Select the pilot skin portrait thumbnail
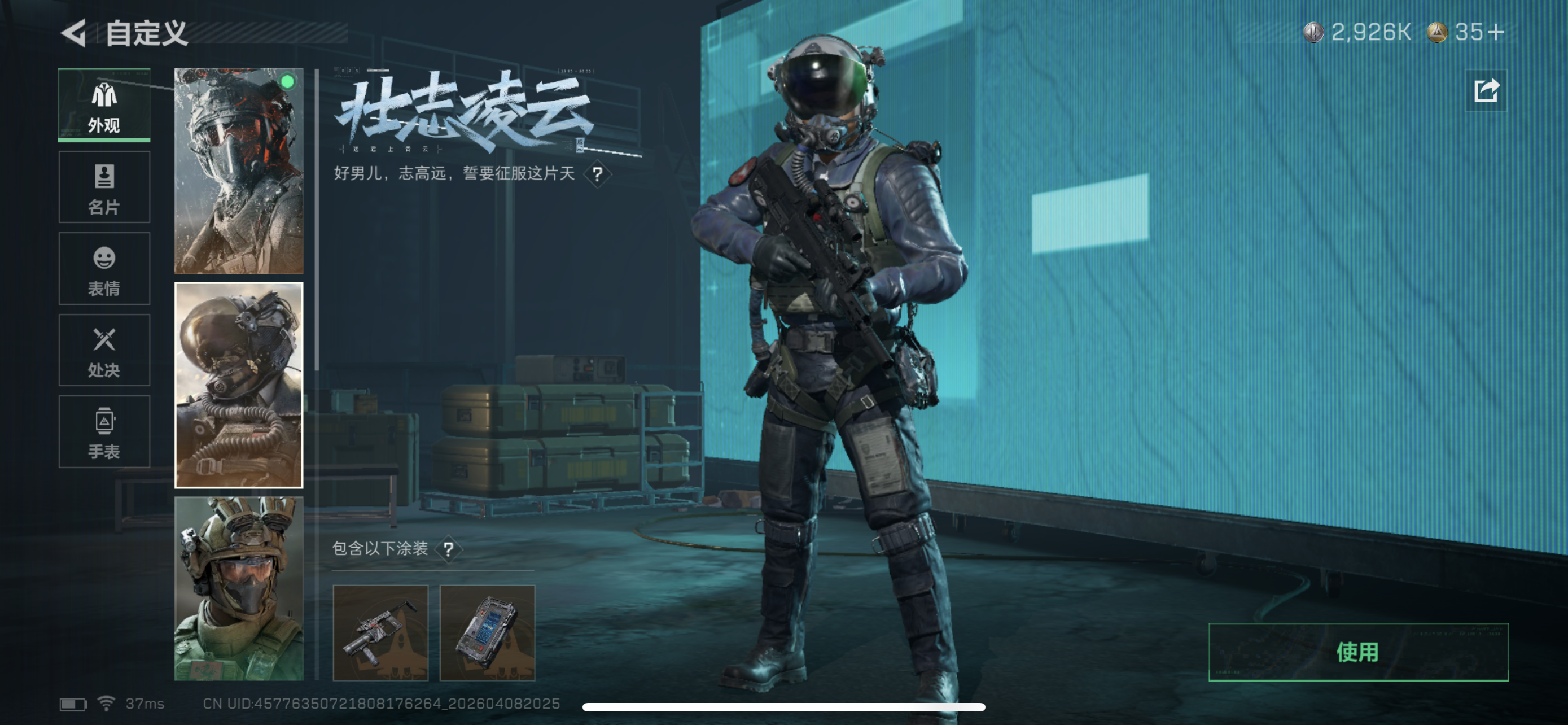This screenshot has width=1568, height=725. coord(238,385)
